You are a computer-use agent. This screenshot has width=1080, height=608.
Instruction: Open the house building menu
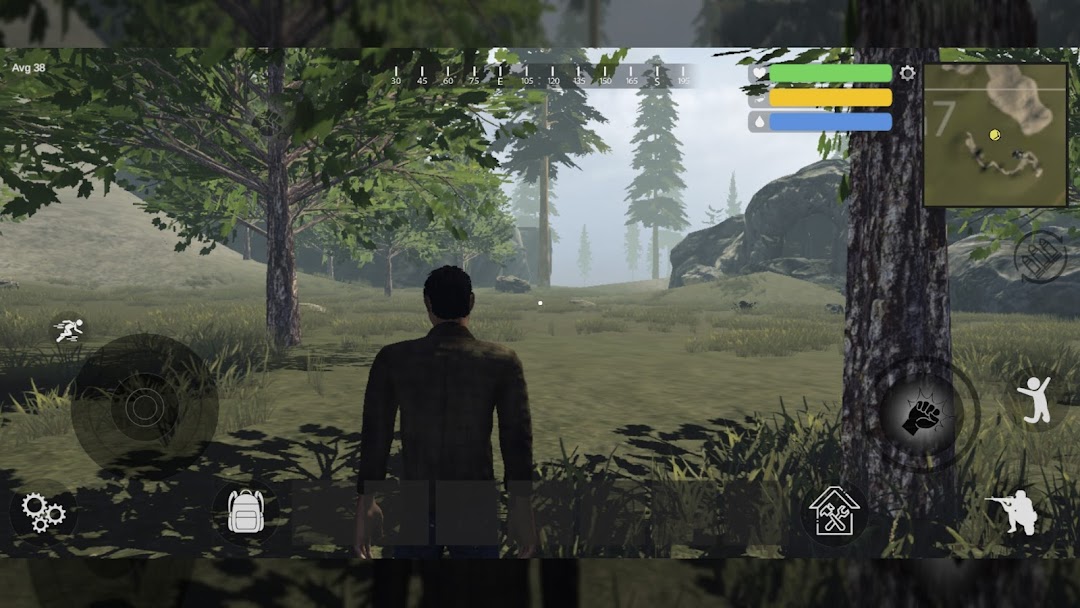coord(834,511)
